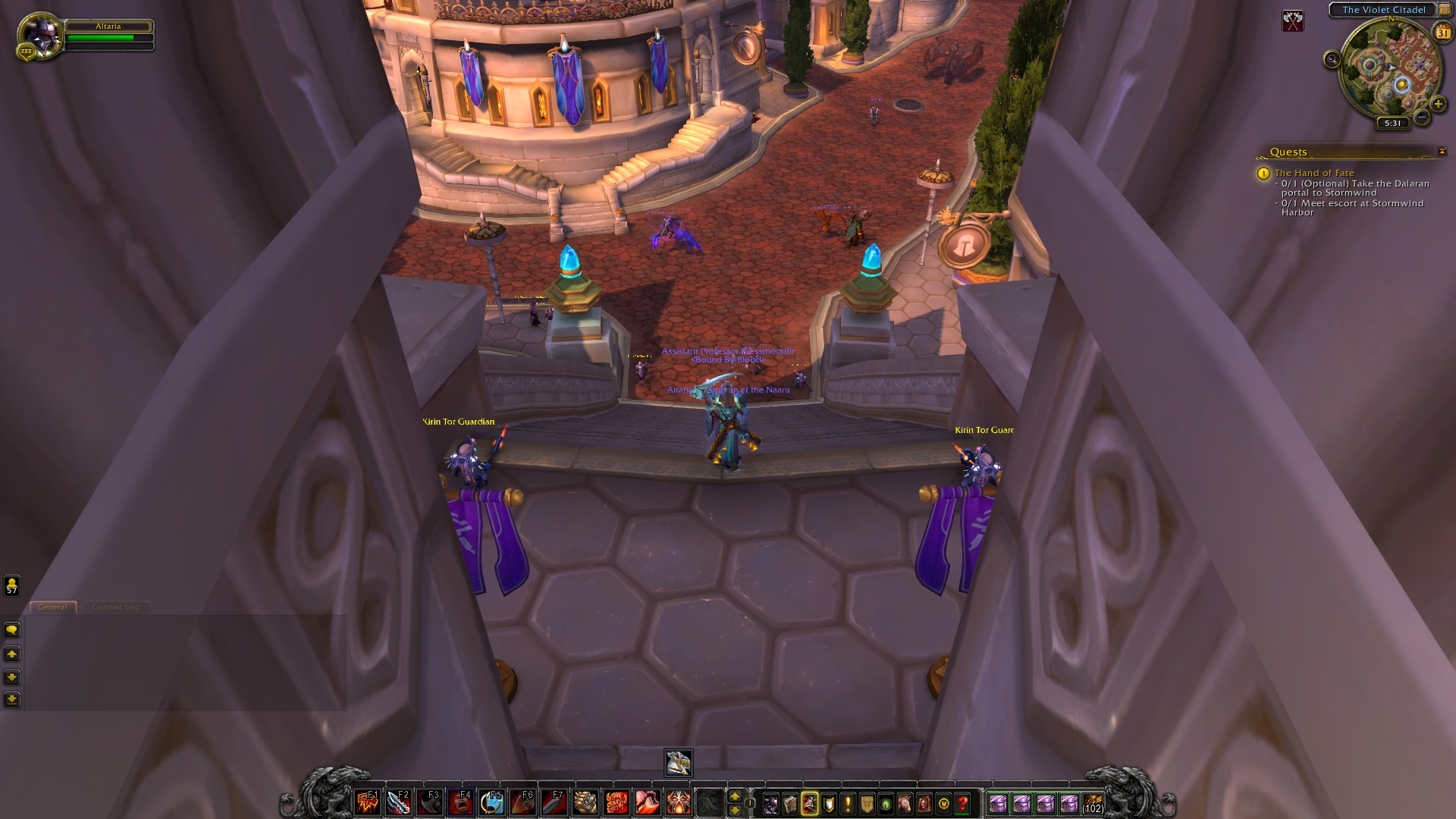Image resolution: width=1456 pixels, height=819 pixels.
Task: Toggle the chat menu bubble icon
Action: [11, 629]
